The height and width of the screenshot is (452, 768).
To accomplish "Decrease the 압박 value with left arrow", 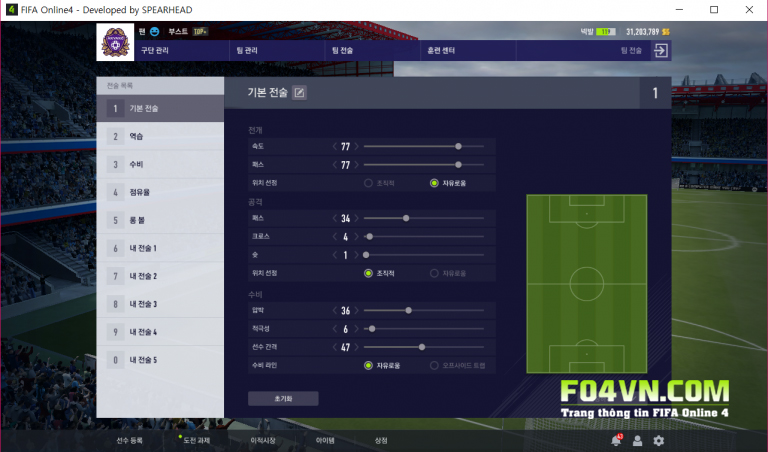I will [335, 311].
